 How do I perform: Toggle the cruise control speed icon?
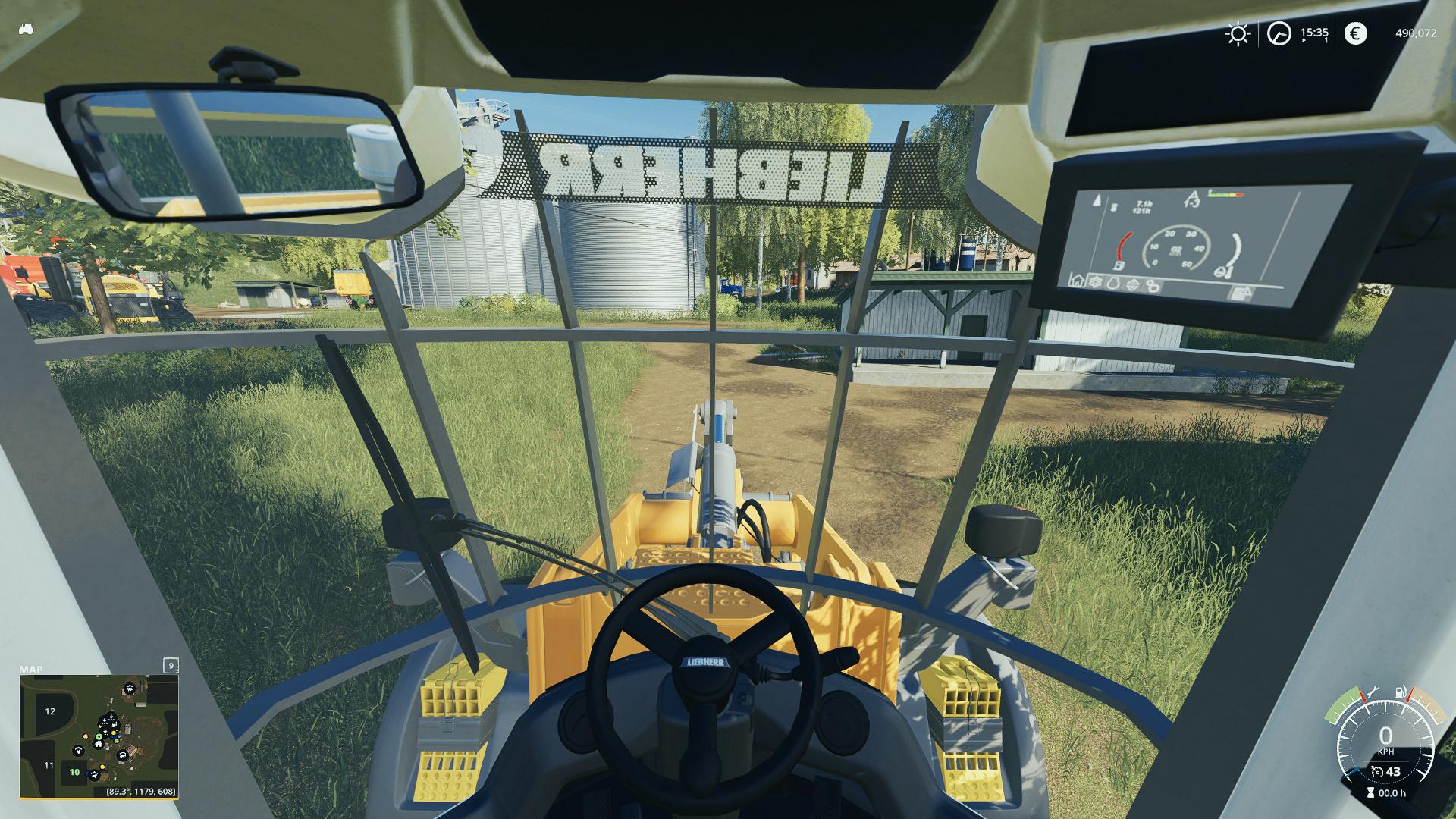1378,772
